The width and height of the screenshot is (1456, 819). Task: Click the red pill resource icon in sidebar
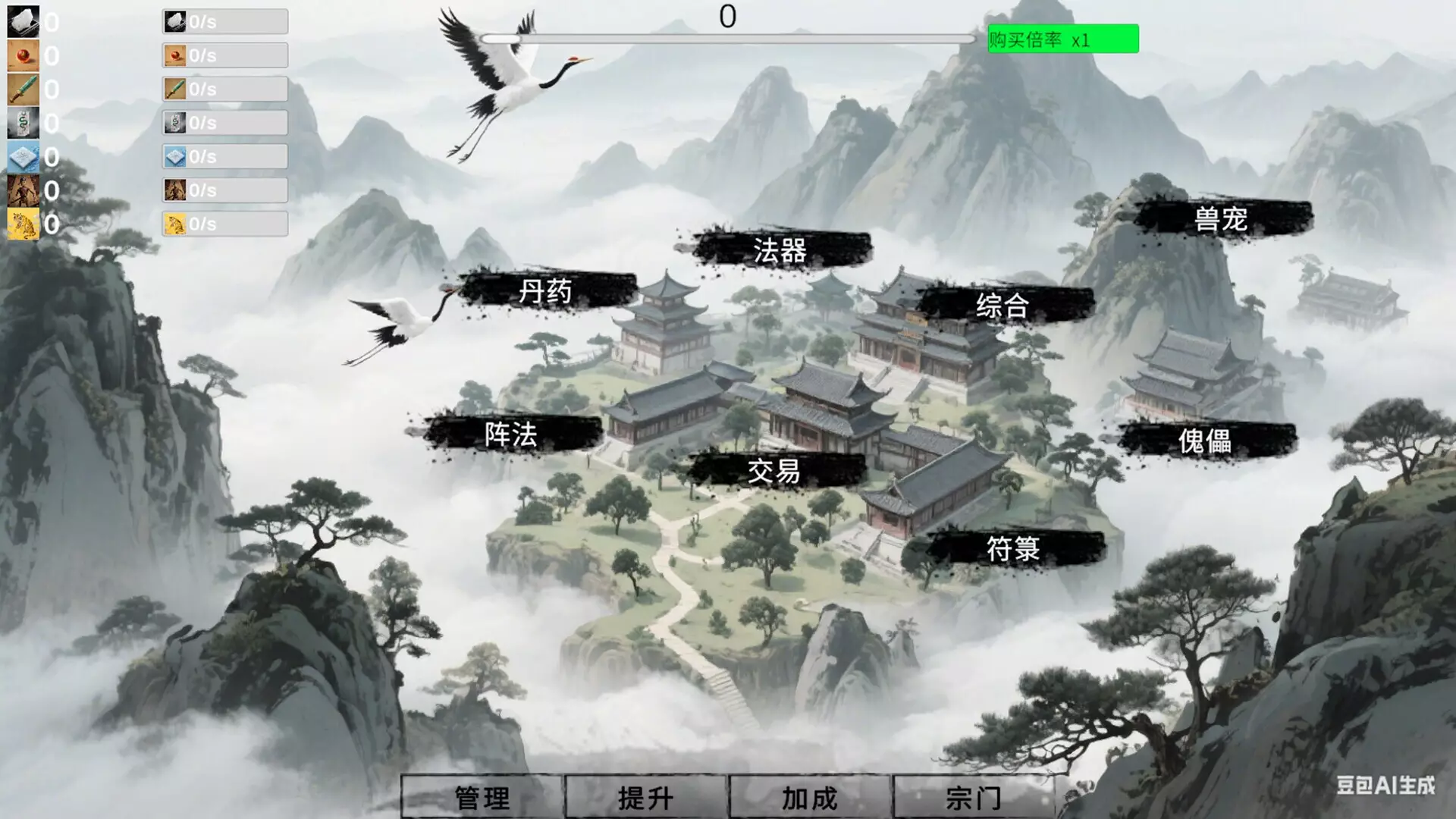click(x=23, y=55)
